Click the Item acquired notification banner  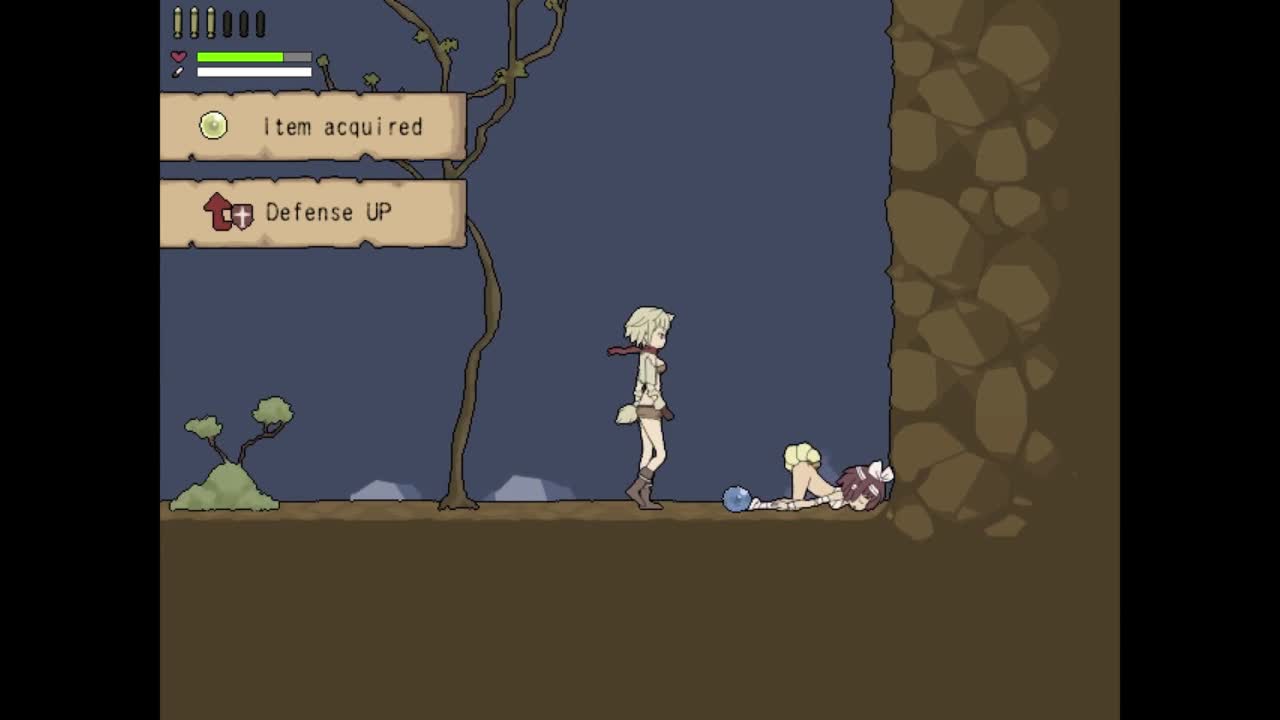[313, 127]
